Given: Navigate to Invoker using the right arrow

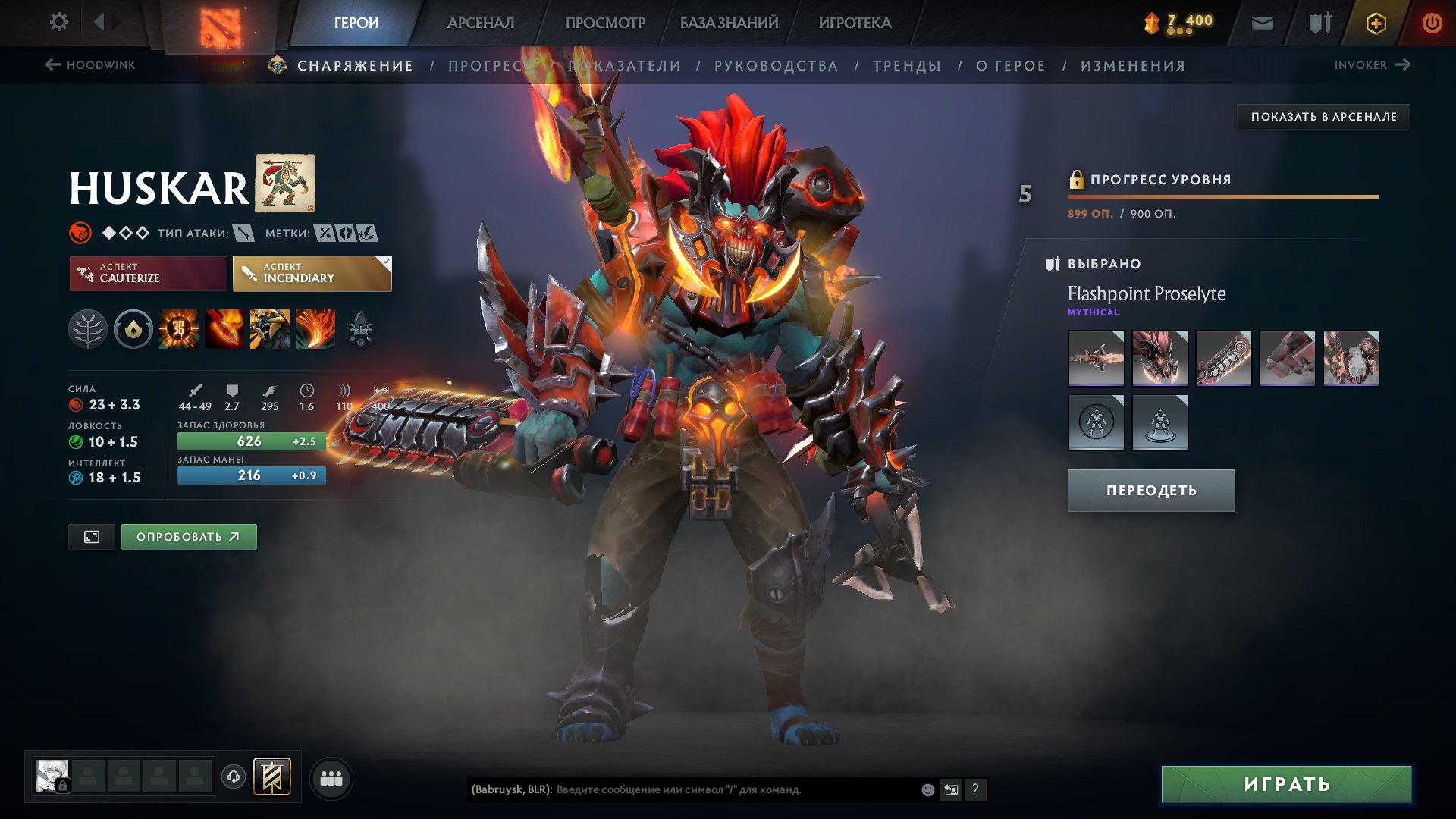Looking at the screenshot, I should click(x=1404, y=65).
